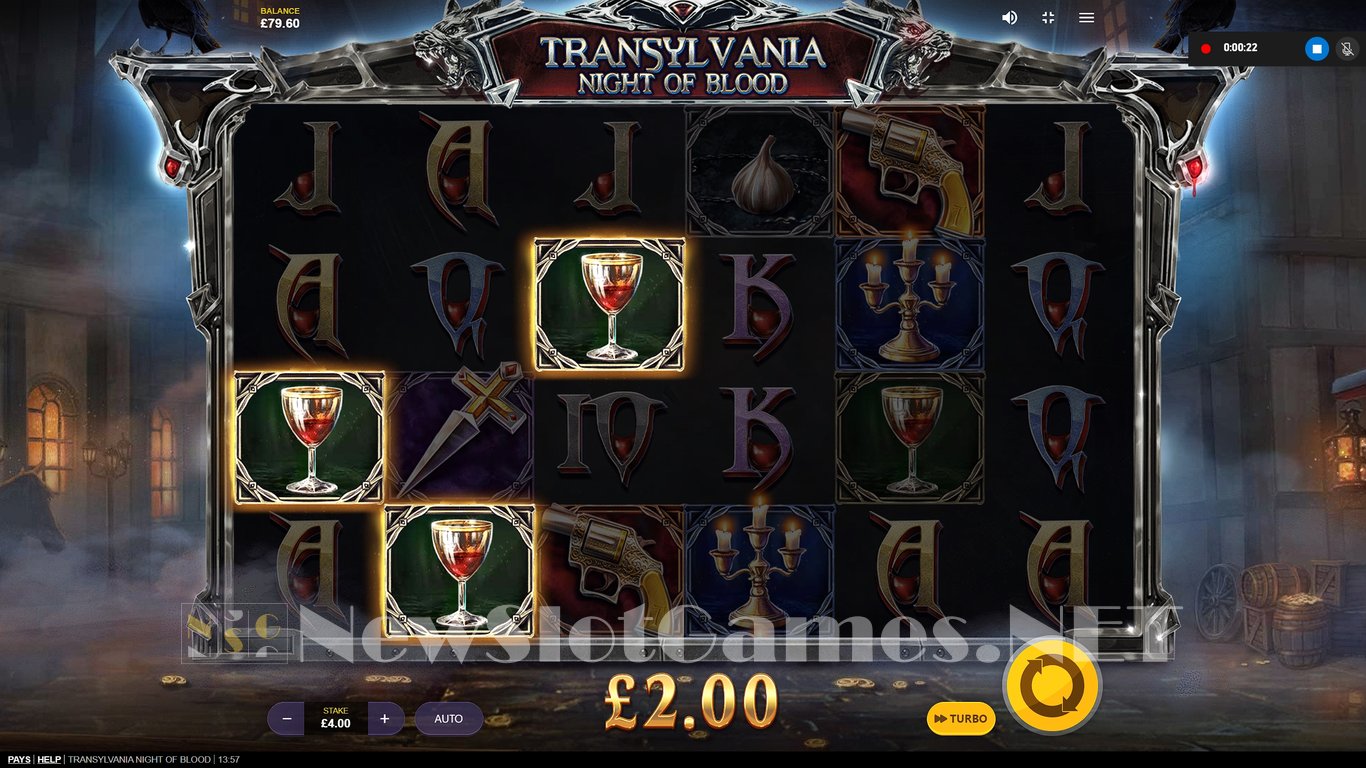Enable Turbo spin mode
1366x768 pixels.
click(x=960, y=719)
